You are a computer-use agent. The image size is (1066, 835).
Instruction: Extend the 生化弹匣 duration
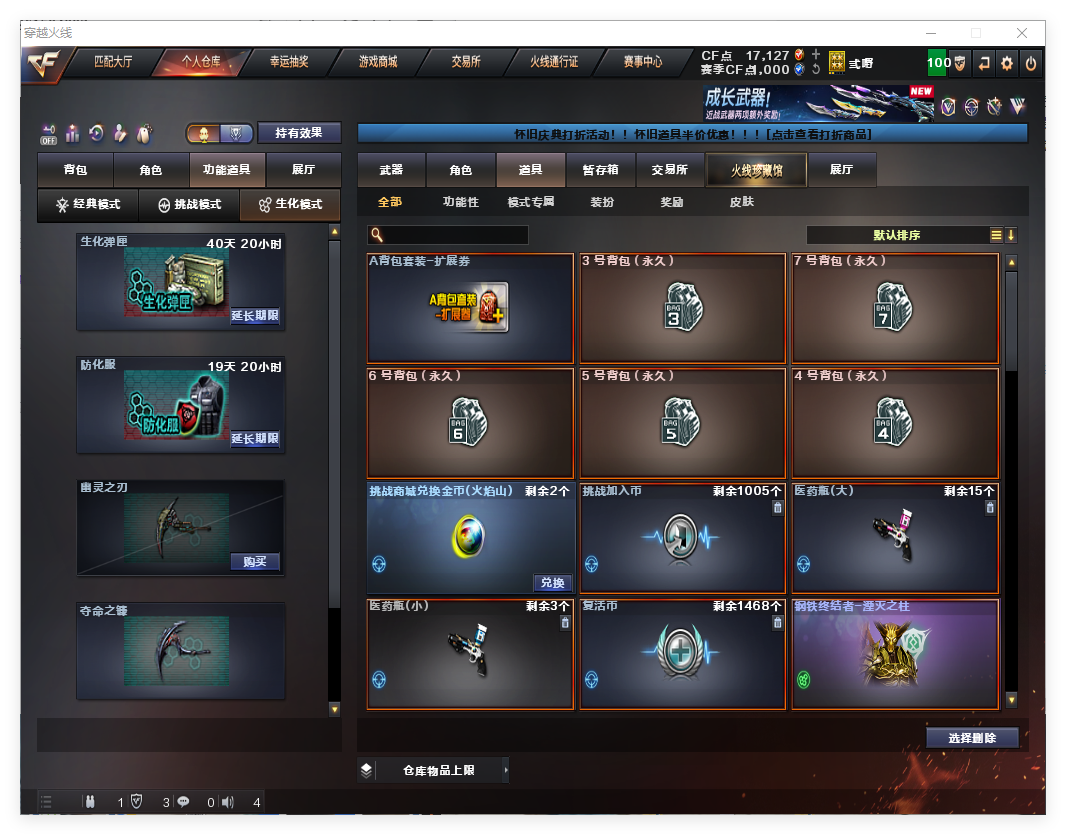(255, 316)
